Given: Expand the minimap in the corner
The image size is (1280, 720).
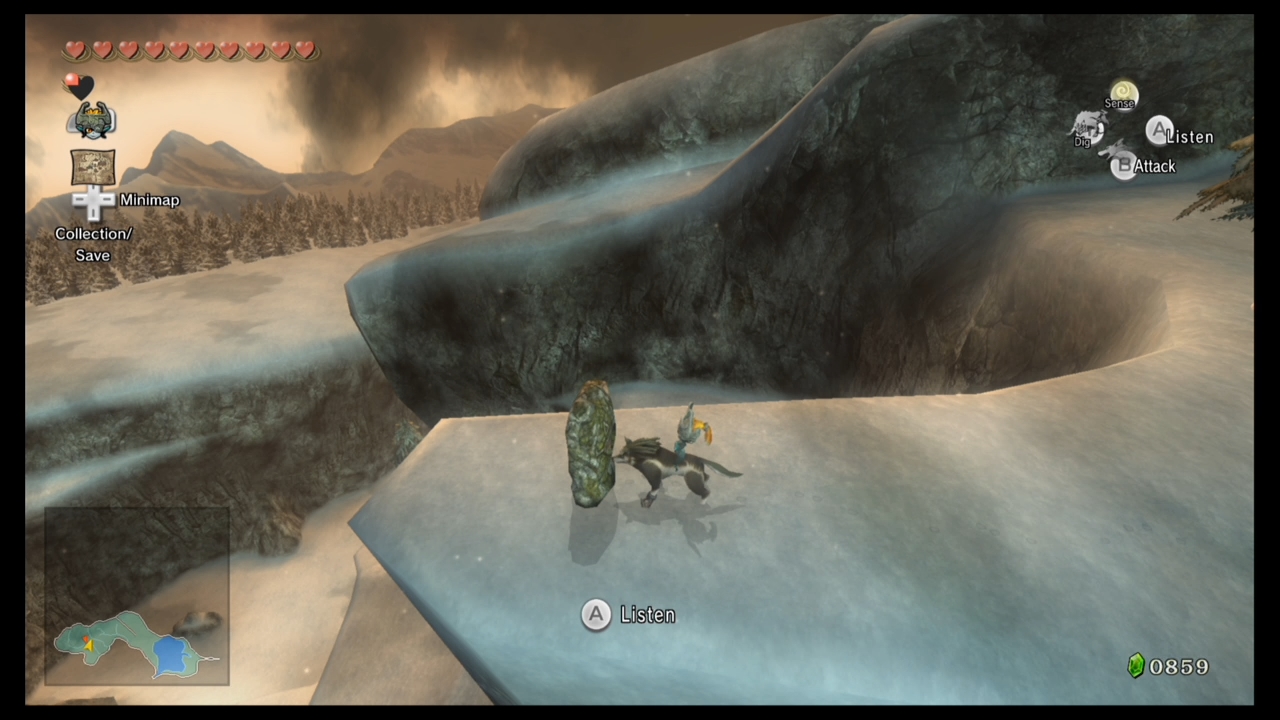Looking at the screenshot, I should pos(136,597).
